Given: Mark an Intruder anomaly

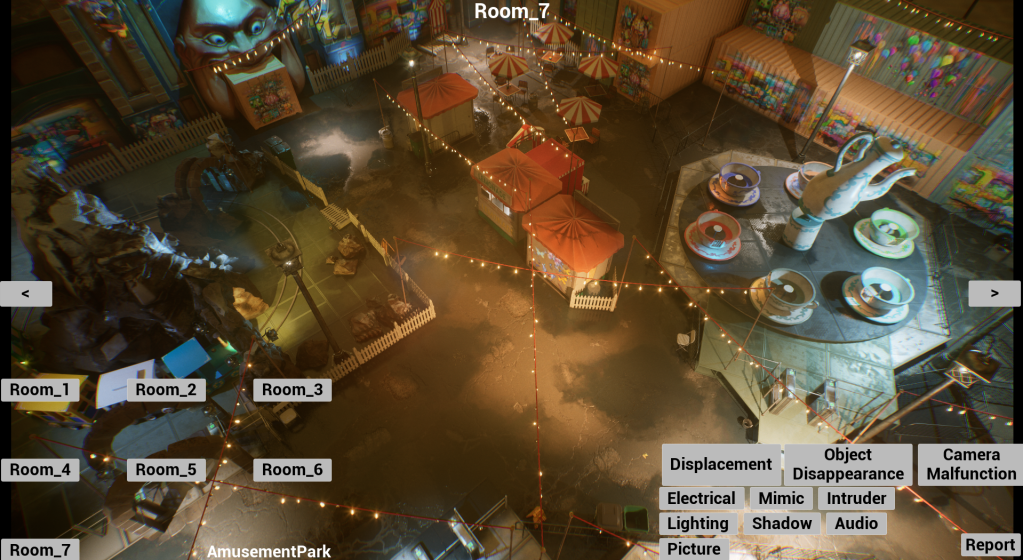Looking at the screenshot, I should (856, 498).
